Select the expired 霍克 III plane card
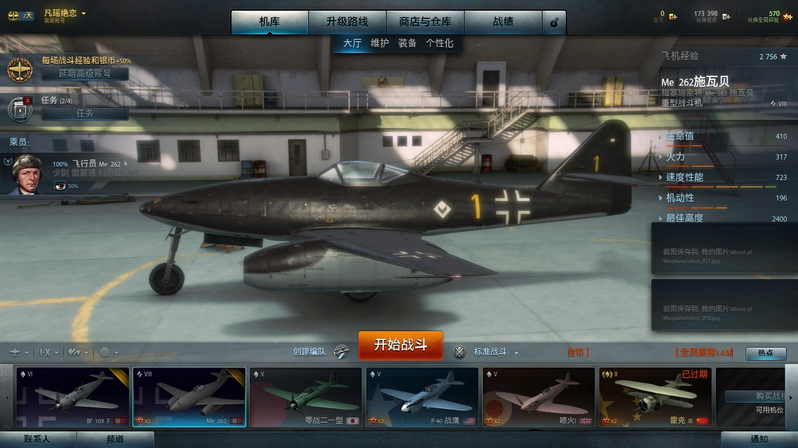 pos(654,397)
